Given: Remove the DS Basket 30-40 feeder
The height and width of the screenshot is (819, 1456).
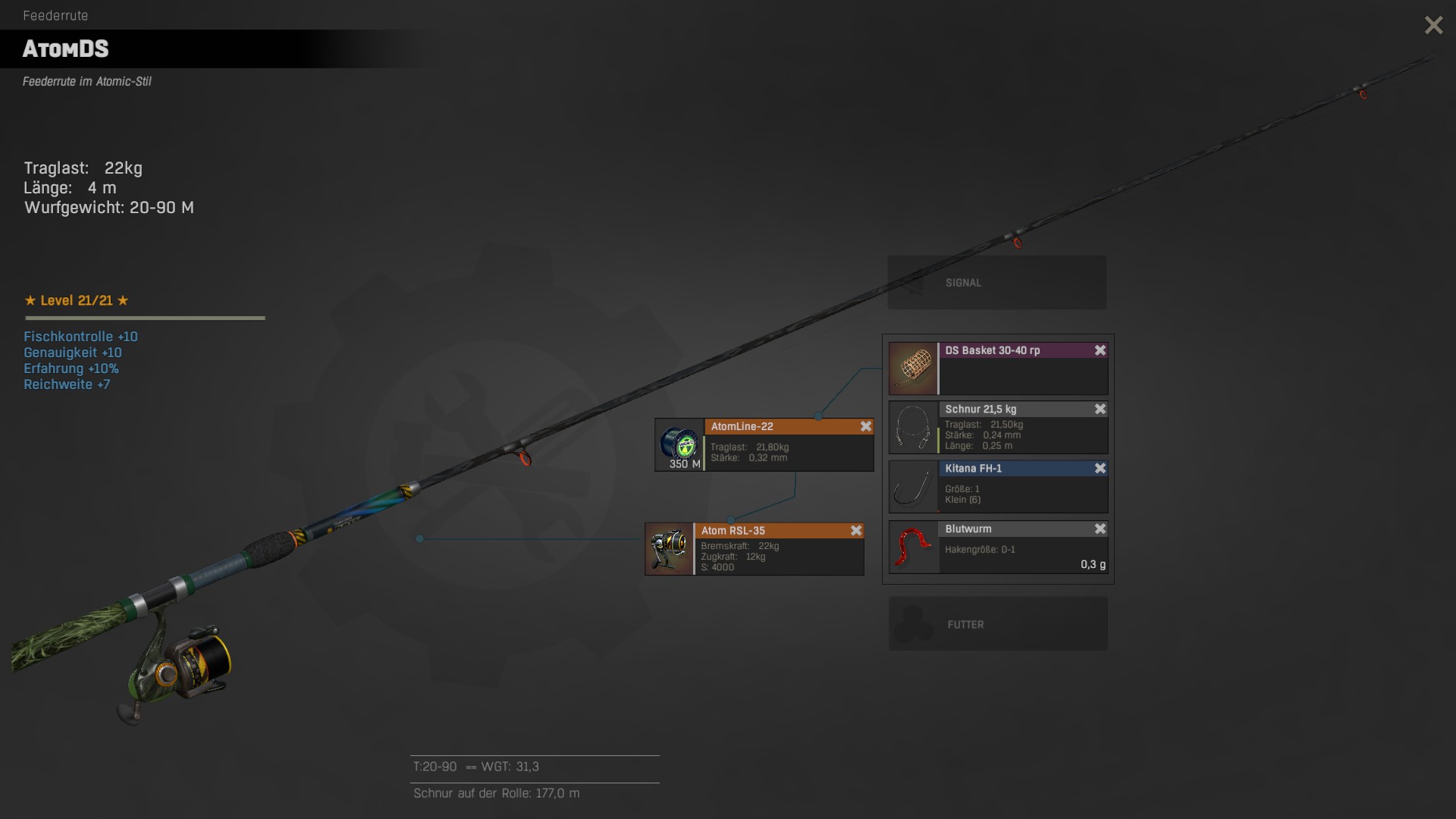Looking at the screenshot, I should pyautogui.click(x=1100, y=350).
